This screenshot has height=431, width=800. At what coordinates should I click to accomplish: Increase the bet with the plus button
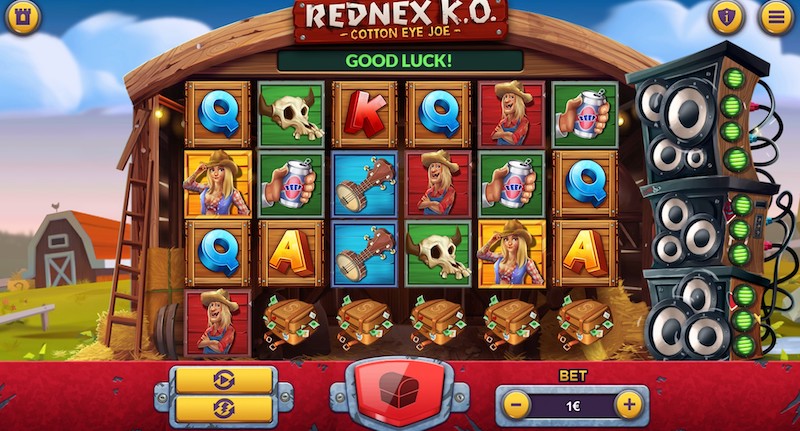(x=628, y=405)
